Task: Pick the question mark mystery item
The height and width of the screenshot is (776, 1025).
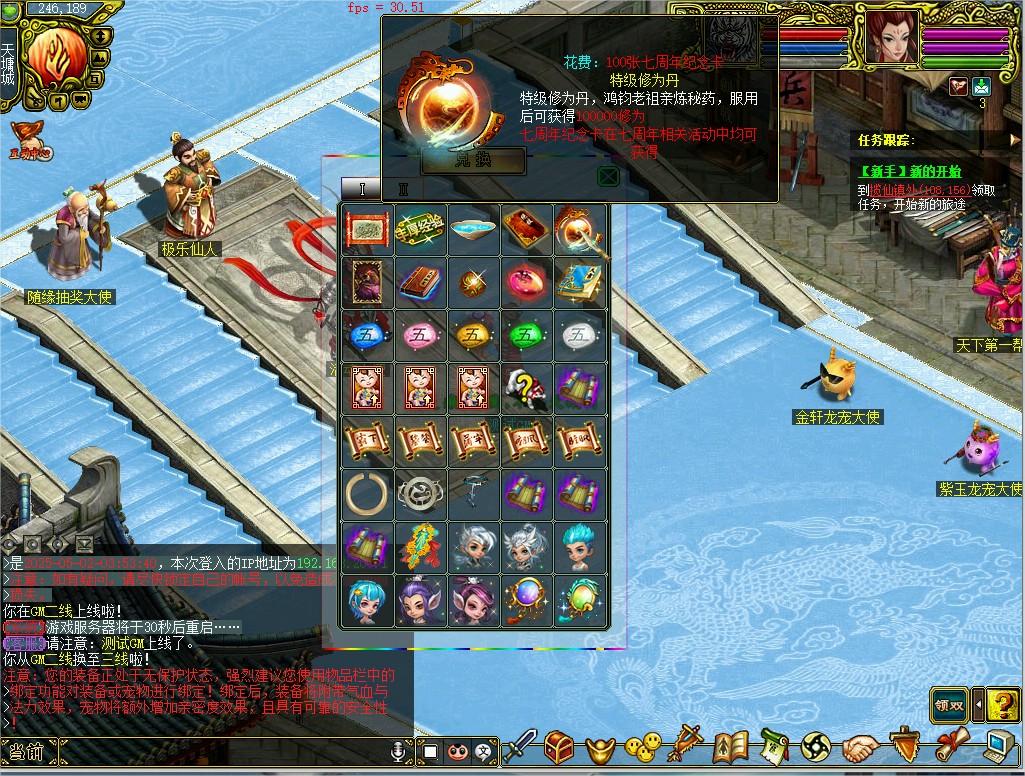Action: point(526,387)
